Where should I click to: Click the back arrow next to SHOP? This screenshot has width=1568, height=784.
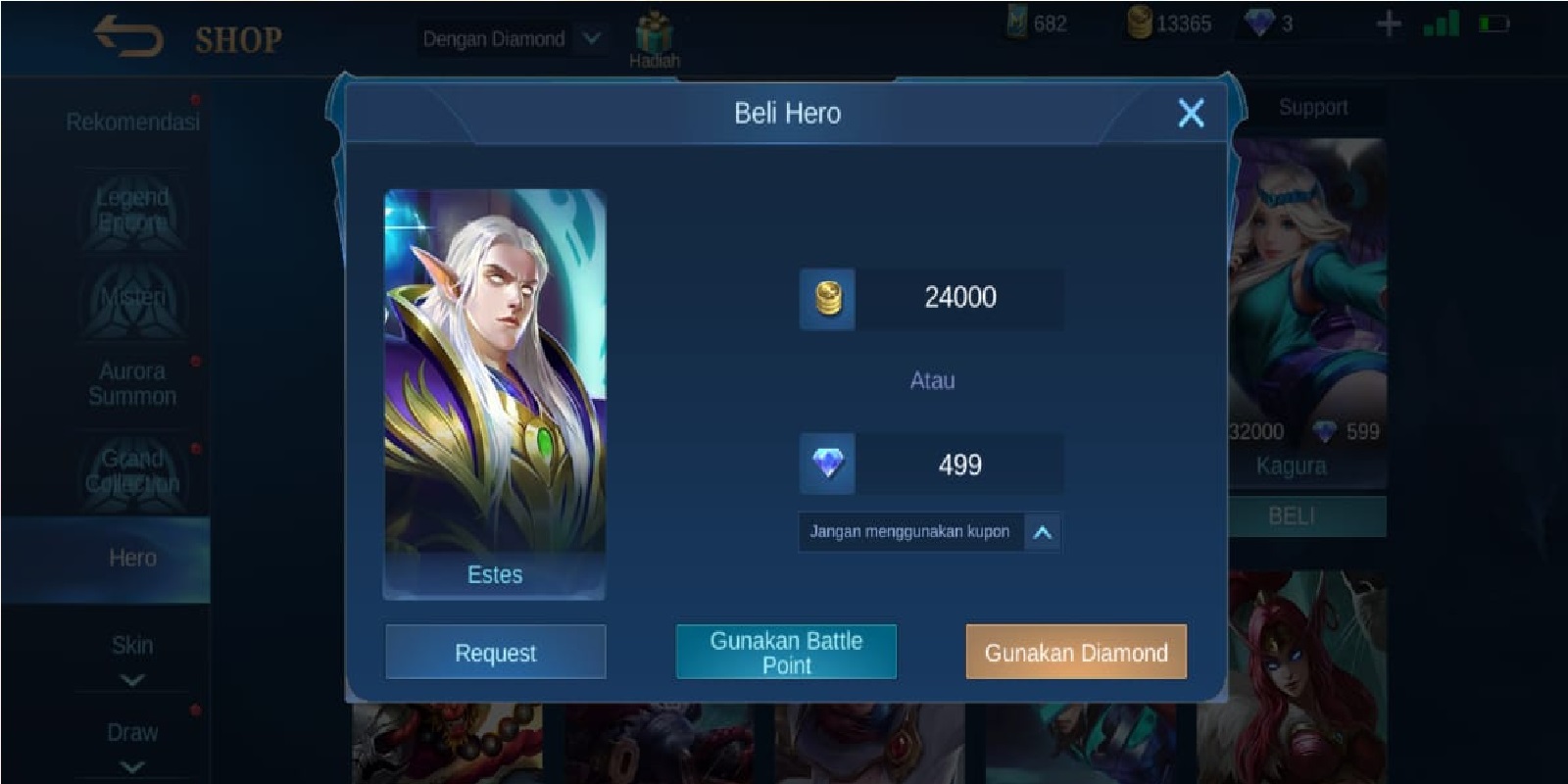[125, 37]
